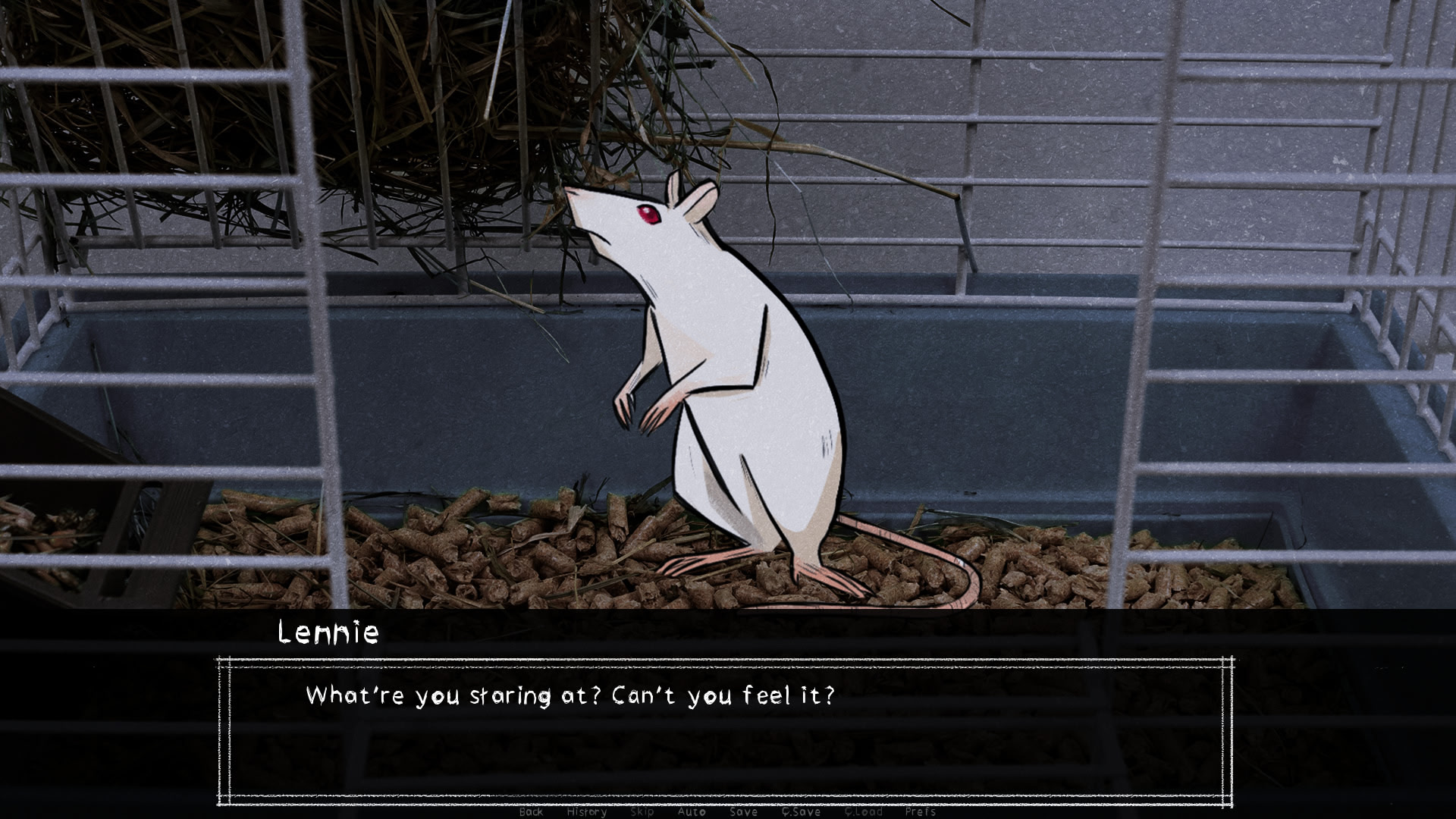Quick load with Q.Load
The image size is (1456, 819).
[x=863, y=811]
